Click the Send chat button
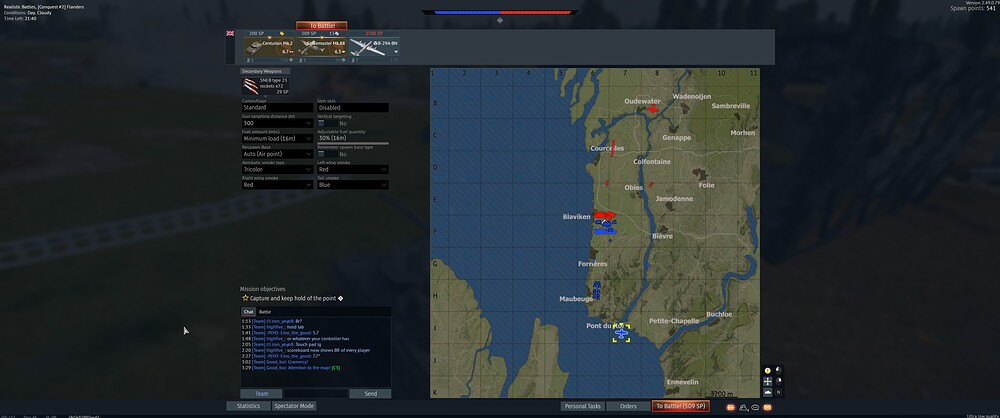The image size is (1000, 418). [x=370, y=394]
